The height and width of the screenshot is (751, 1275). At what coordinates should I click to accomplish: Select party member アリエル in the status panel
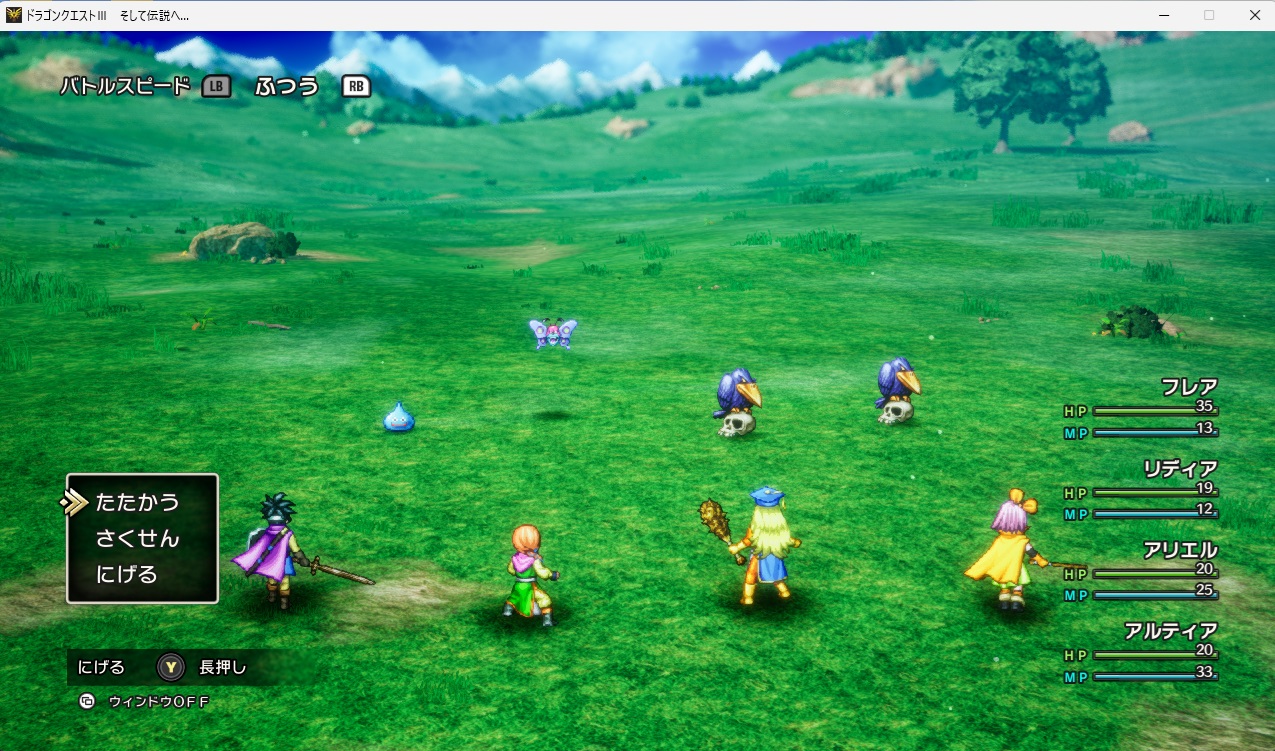coord(1180,550)
